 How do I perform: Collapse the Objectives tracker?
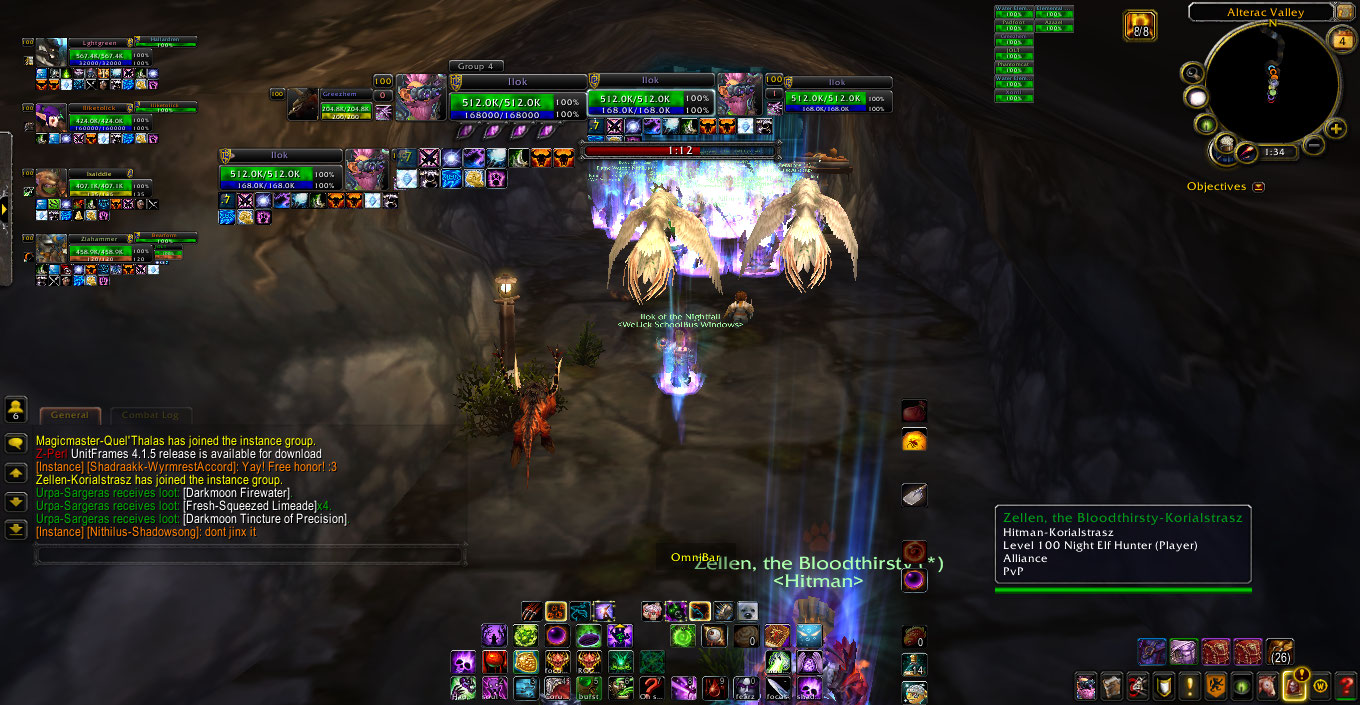pos(1258,187)
